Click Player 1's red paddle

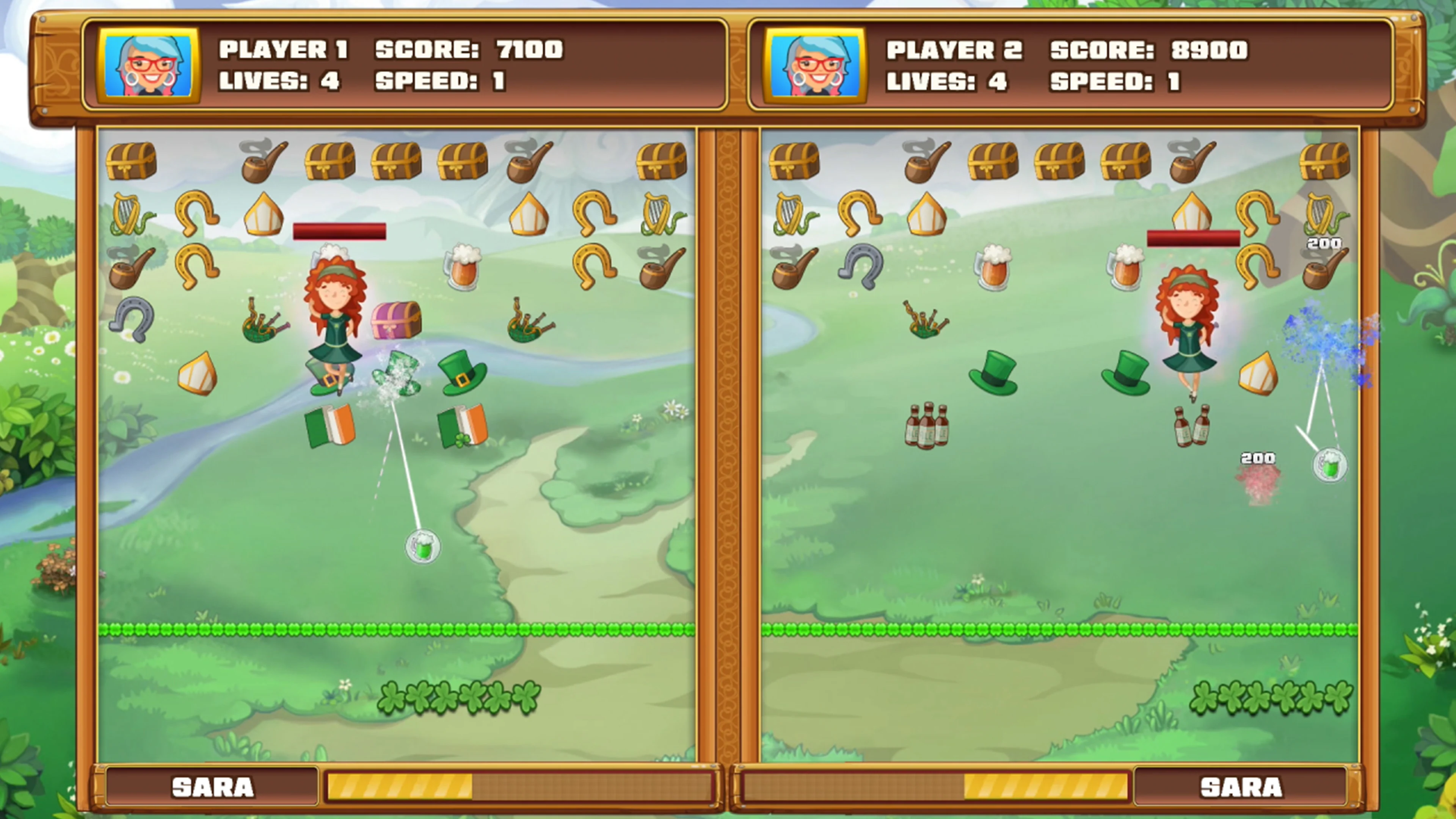340,231
